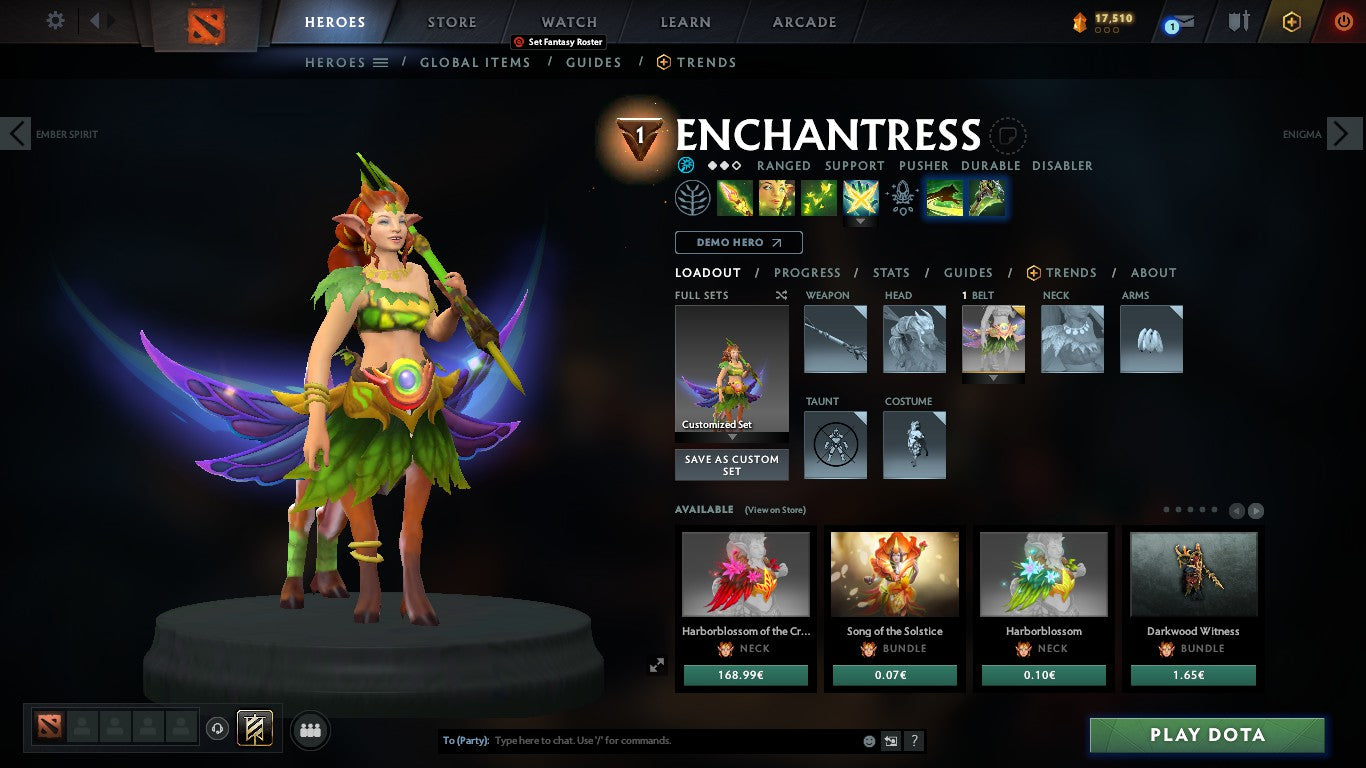Screen dimensions: 1366x768
Task: Click the DEMO HERO button
Action: (738, 242)
